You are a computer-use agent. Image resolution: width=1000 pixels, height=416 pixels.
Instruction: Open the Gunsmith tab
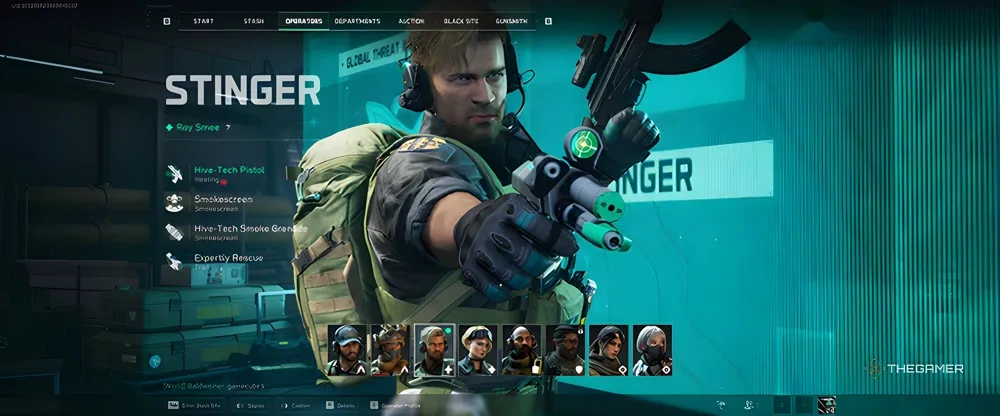tap(510, 20)
